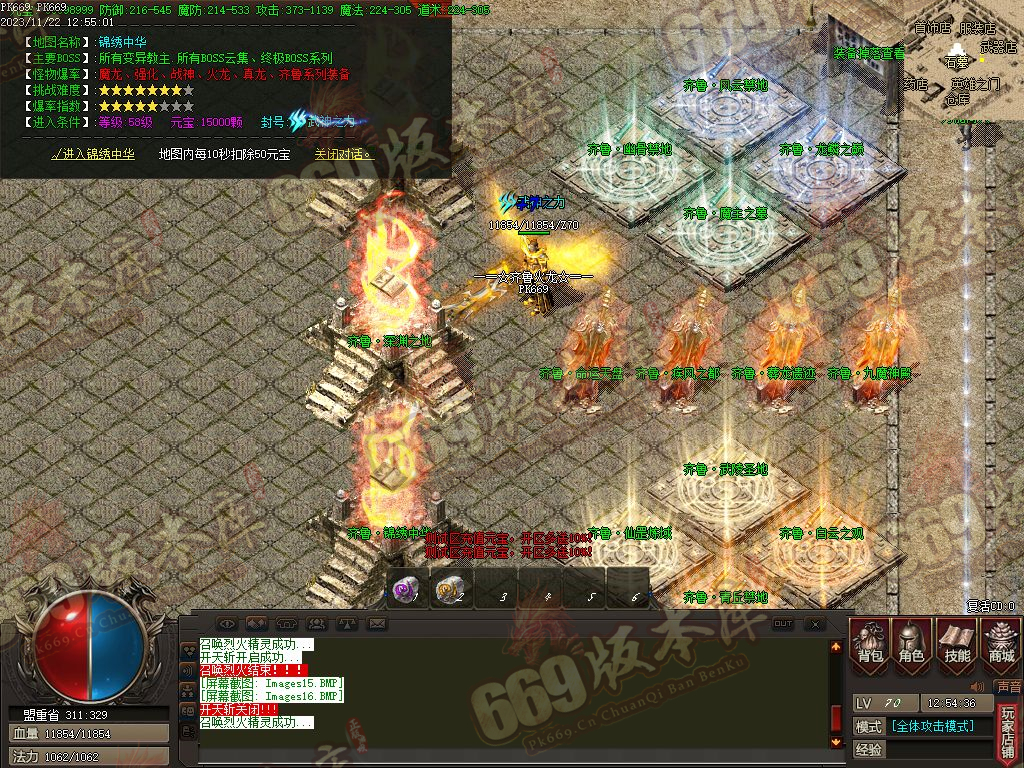Click the OUT button on chat bar
1024x768 pixels.
tap(783, 624)
